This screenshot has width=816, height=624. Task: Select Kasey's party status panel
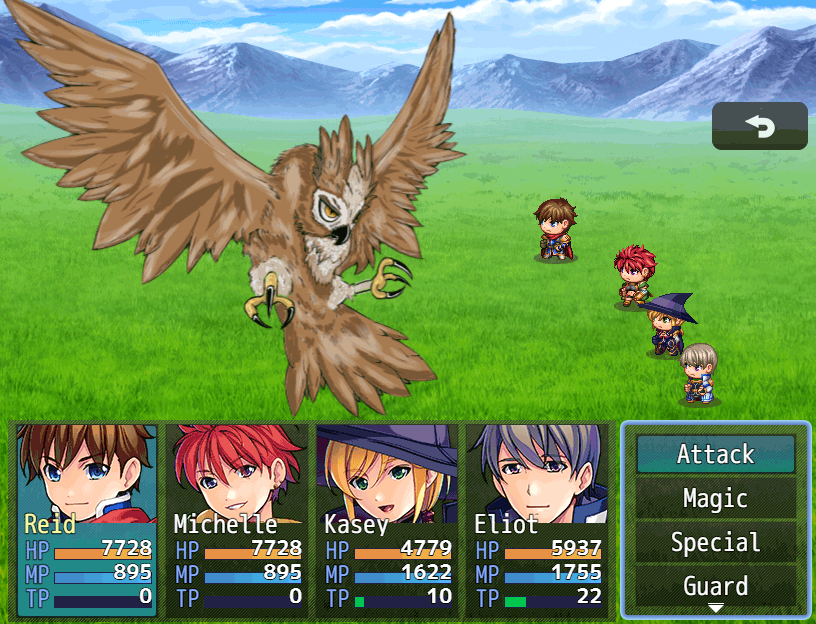387,519
